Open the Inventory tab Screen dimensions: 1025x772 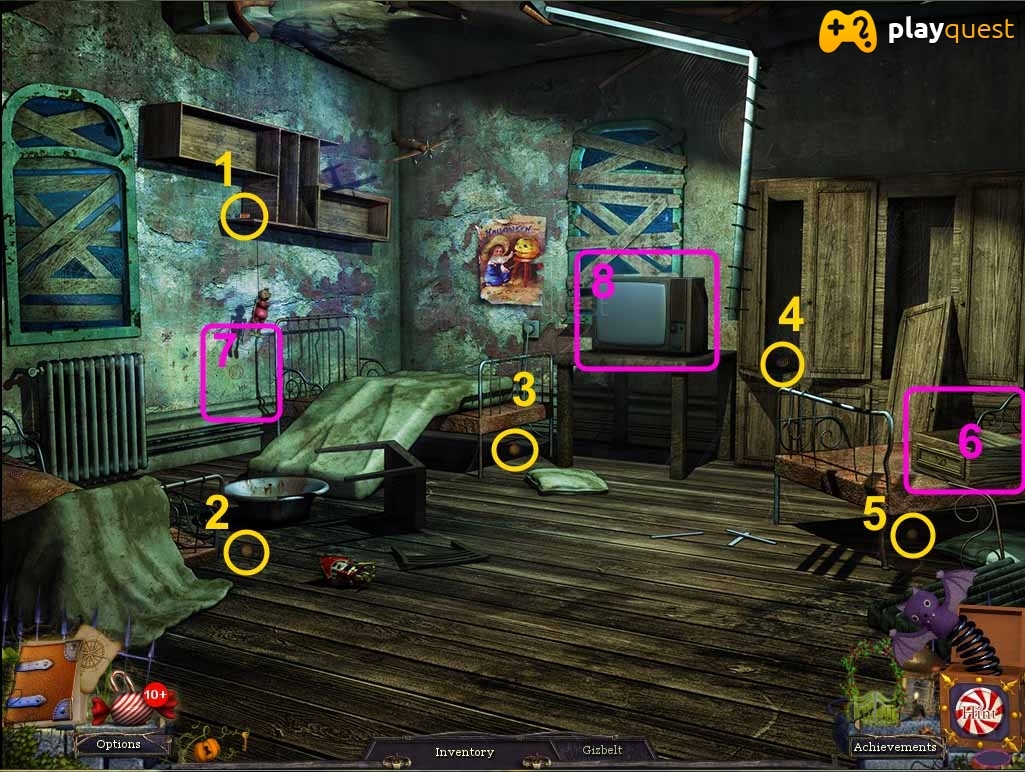(464, 751)
